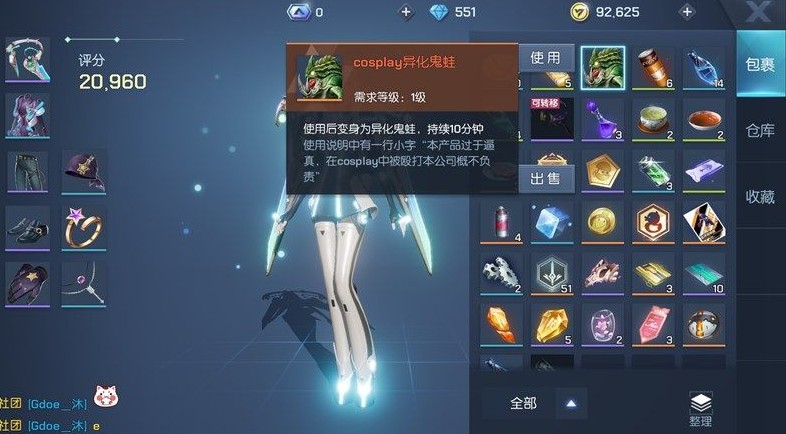Click the purple hat equipment slot
Image resolution: width=786 pixels, height=434 pixels.
[x=84, y=171]
